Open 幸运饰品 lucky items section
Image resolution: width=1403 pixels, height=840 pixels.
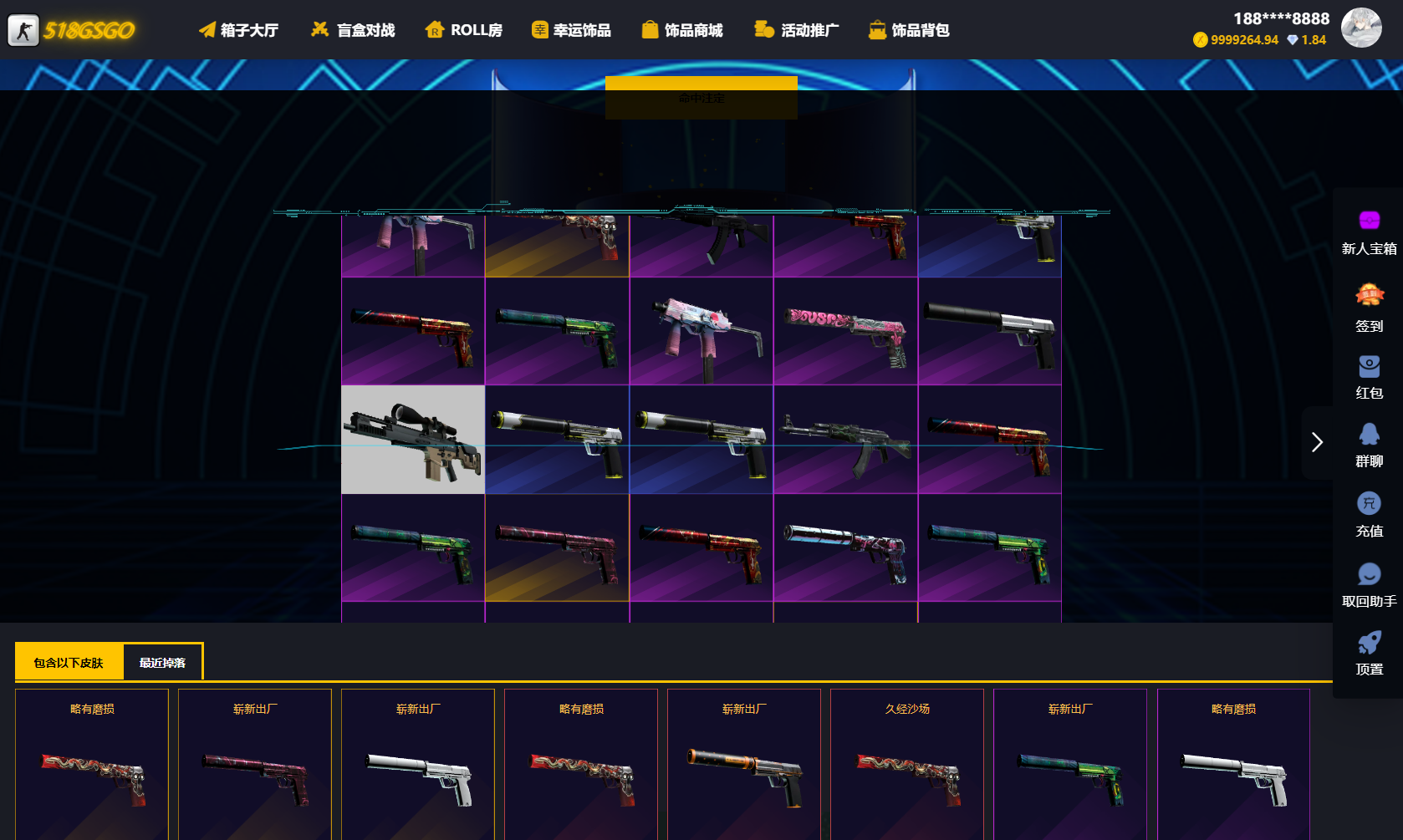(572, 29)
